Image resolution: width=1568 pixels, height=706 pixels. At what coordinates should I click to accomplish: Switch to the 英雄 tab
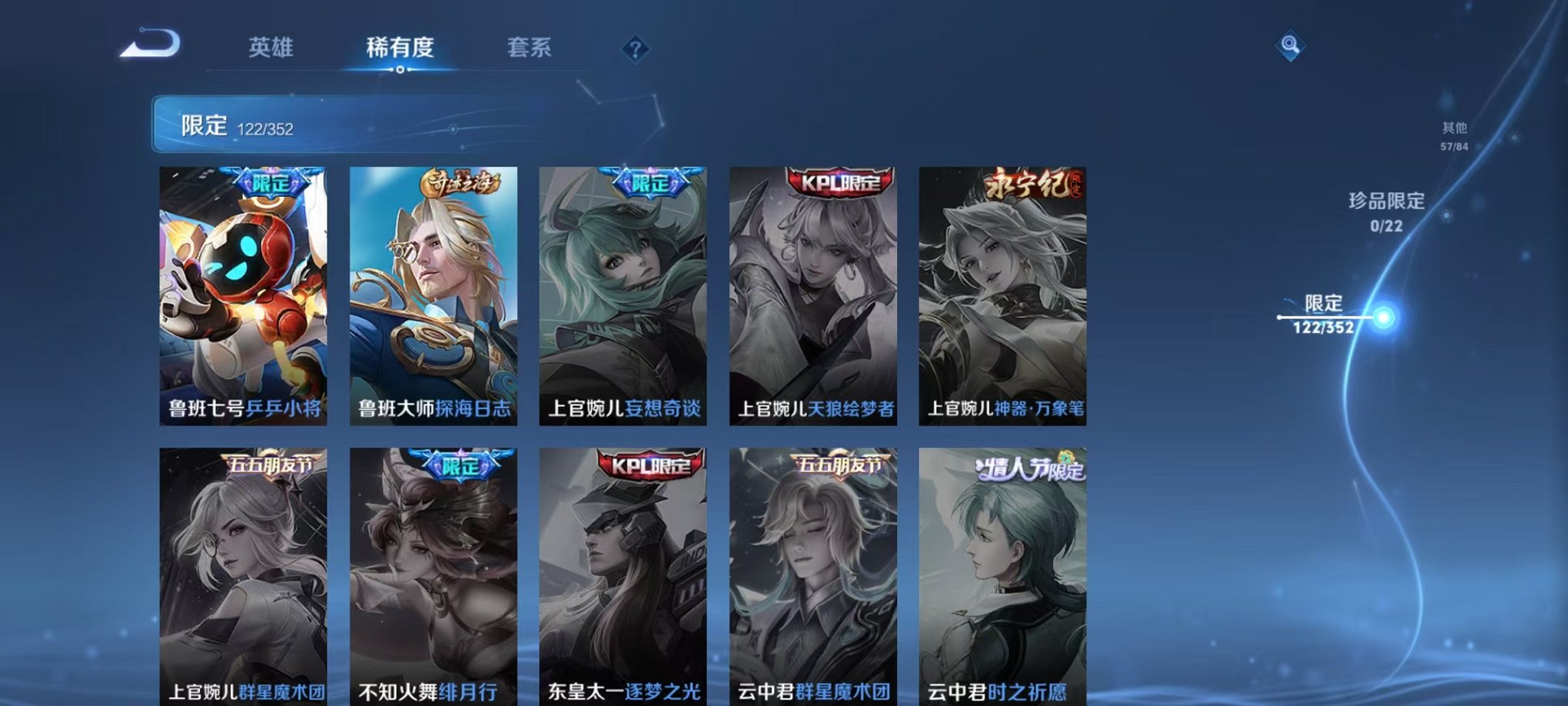pos(271,48)
